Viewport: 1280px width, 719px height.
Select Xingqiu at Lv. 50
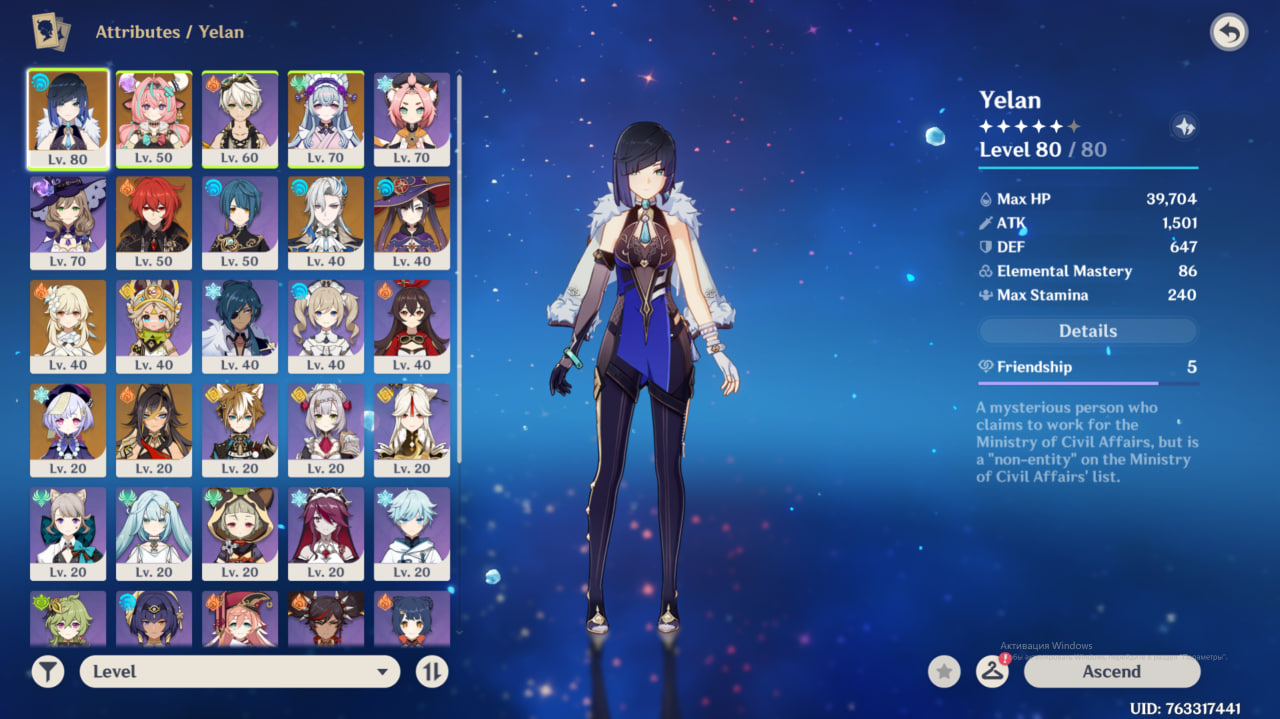coord(240,222)
